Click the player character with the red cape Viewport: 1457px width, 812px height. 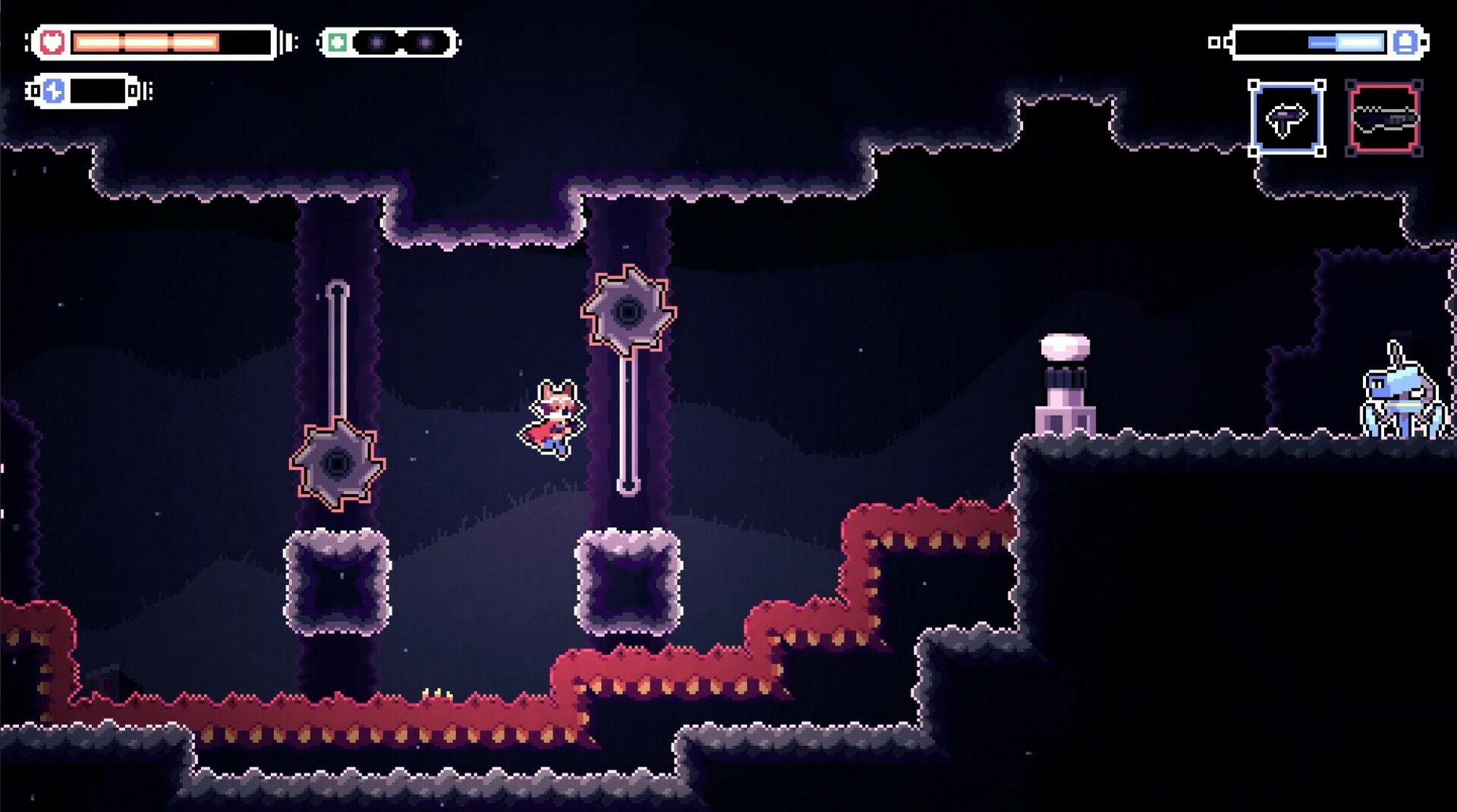(x=554, y=417)
